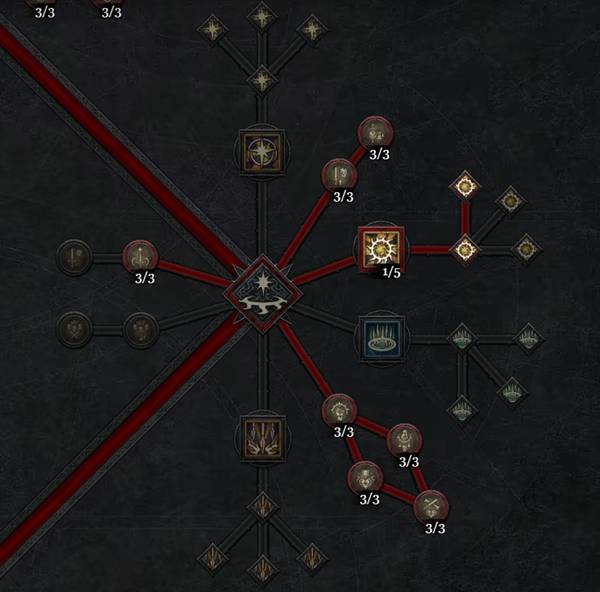Pick the four-point star square skill node

point(261,151)
